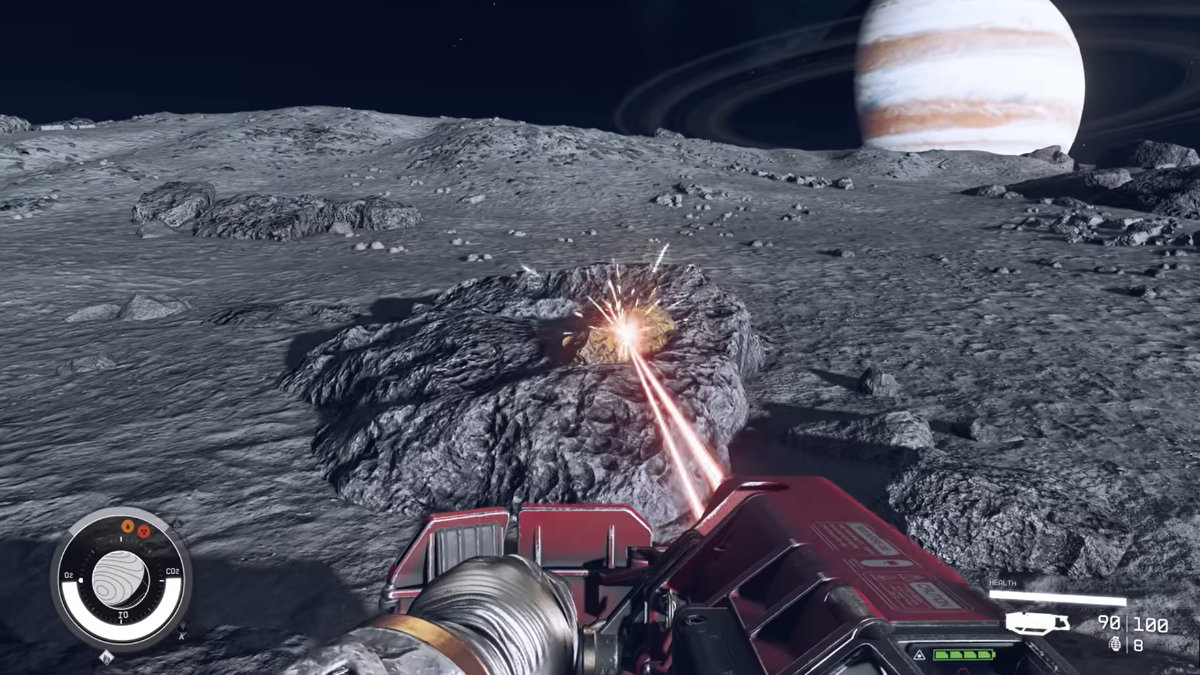Click the equipped cutter weapon icon
The width and height of the screenshot is (1200, 675).
[1037, 624]
